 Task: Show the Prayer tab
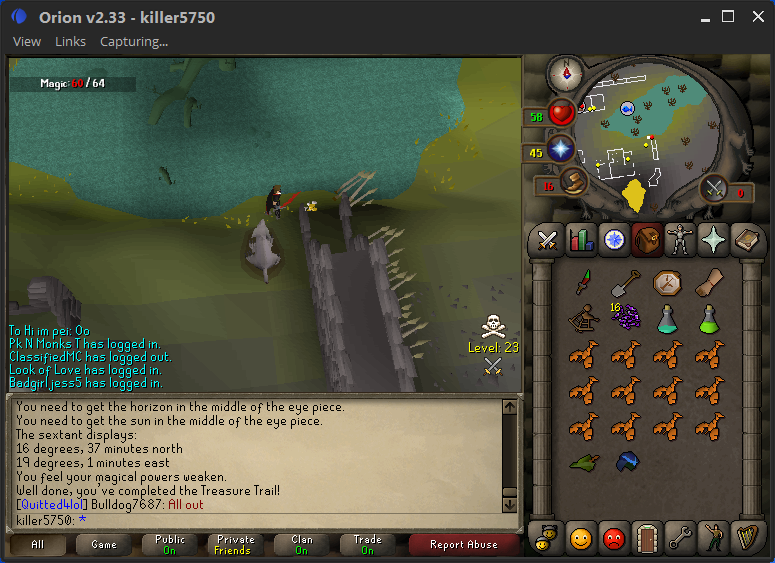coord(712,240)
